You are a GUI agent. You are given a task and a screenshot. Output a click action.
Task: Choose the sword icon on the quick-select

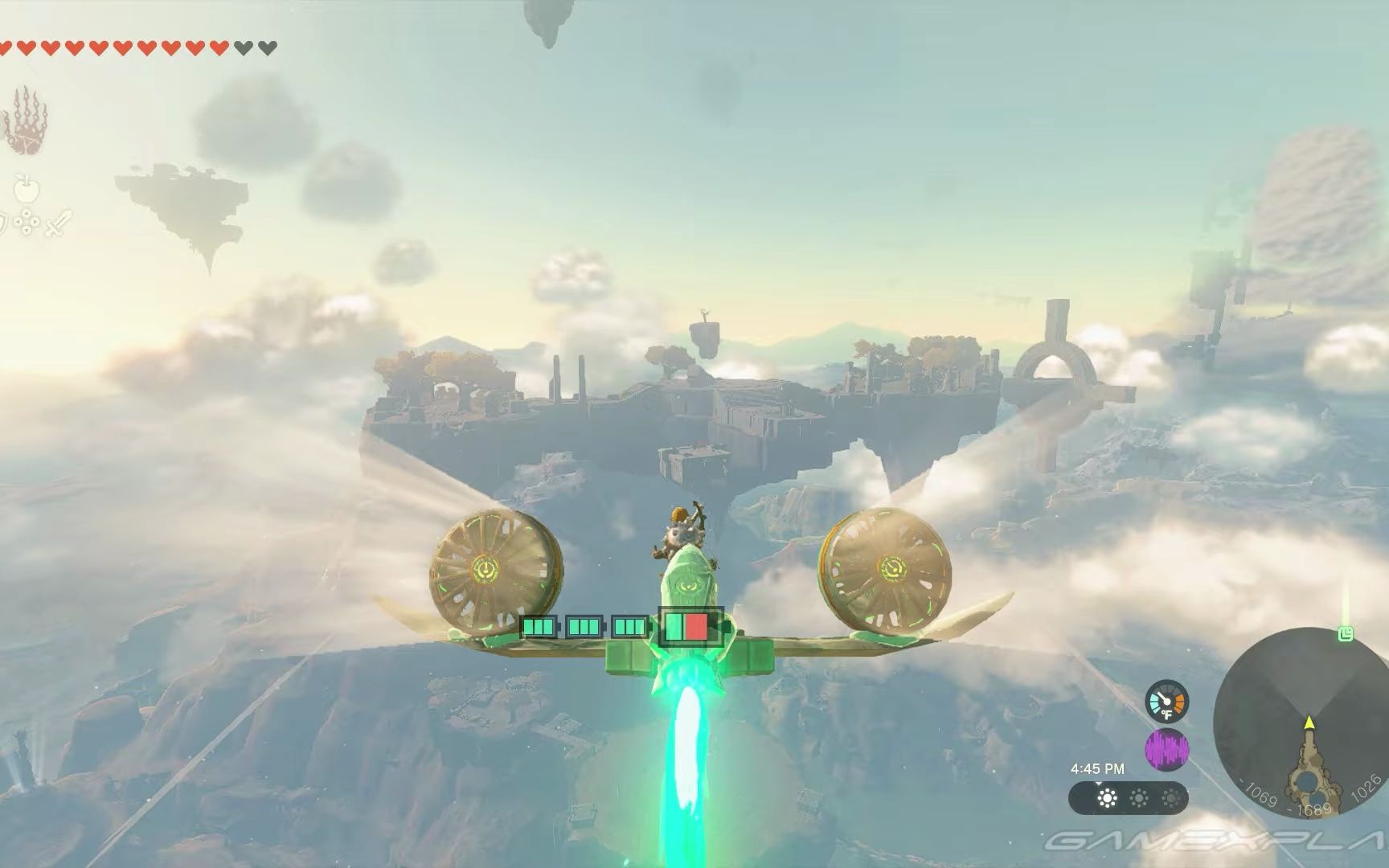(x=58, y=223)
